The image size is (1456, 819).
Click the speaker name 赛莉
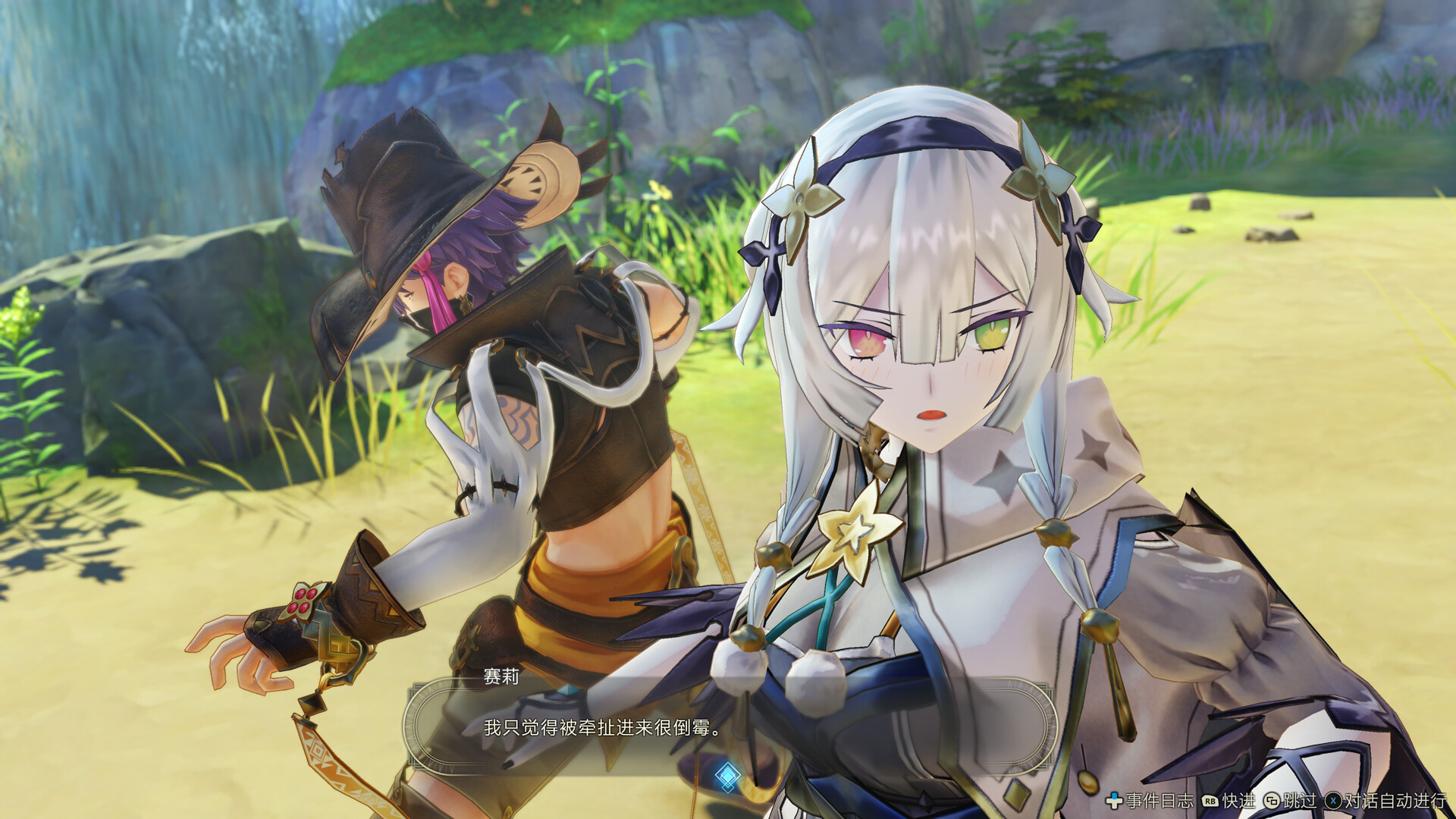[x=502, y=677]
